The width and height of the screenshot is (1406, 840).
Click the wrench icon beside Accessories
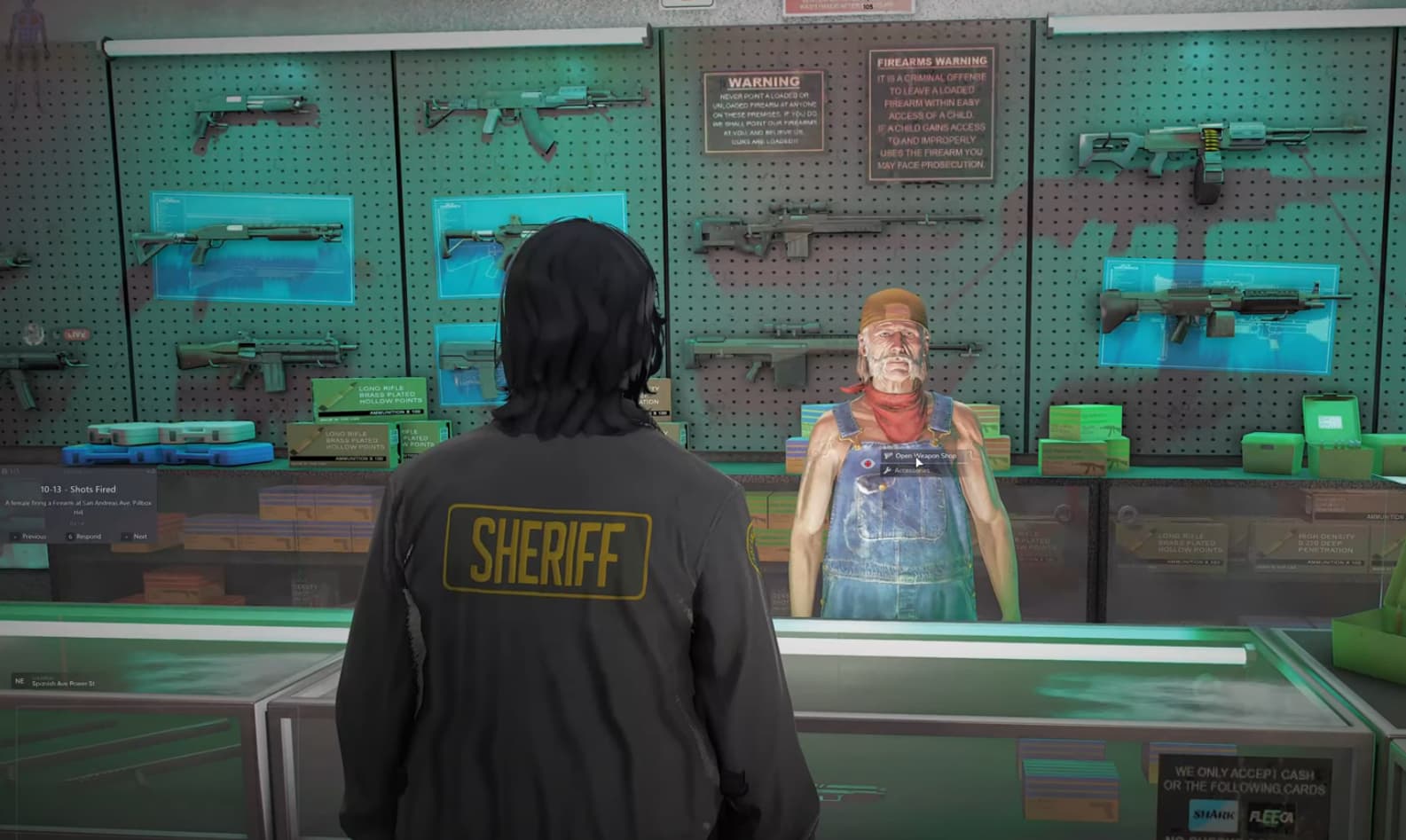tap(888, 470)
